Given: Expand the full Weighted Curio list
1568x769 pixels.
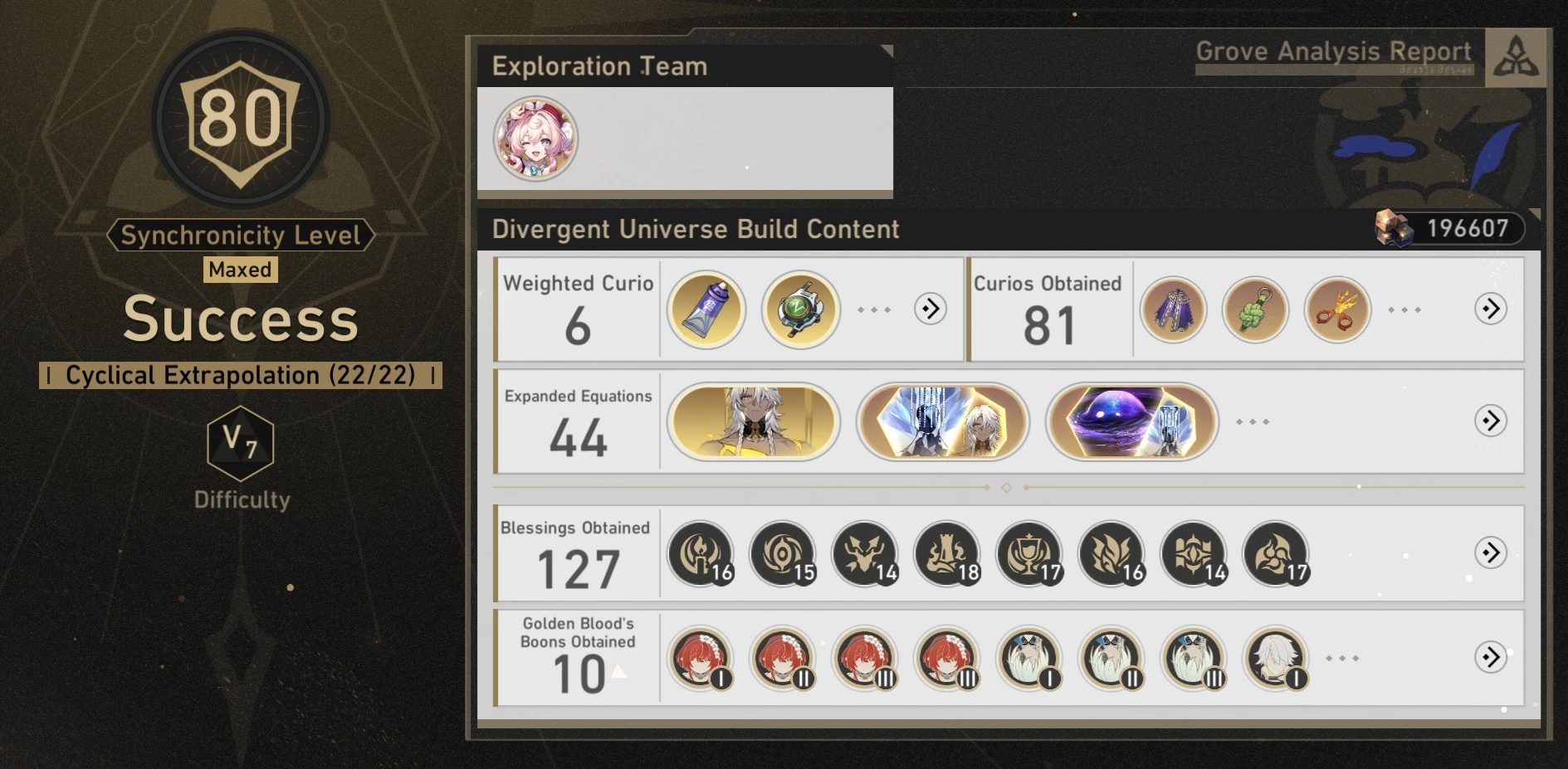Looking at the screenshot, I should point(929,308).
